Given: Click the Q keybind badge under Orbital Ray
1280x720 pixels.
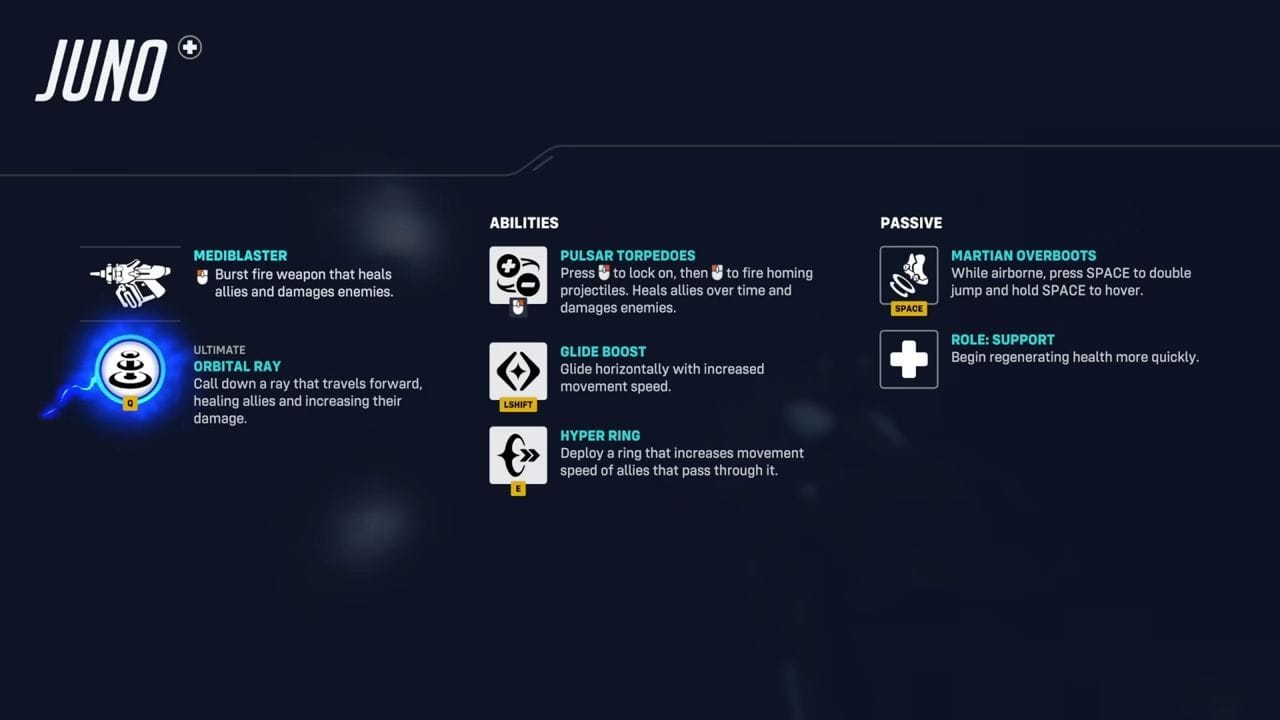Looking at the screenshot, I should pos(131,404).
